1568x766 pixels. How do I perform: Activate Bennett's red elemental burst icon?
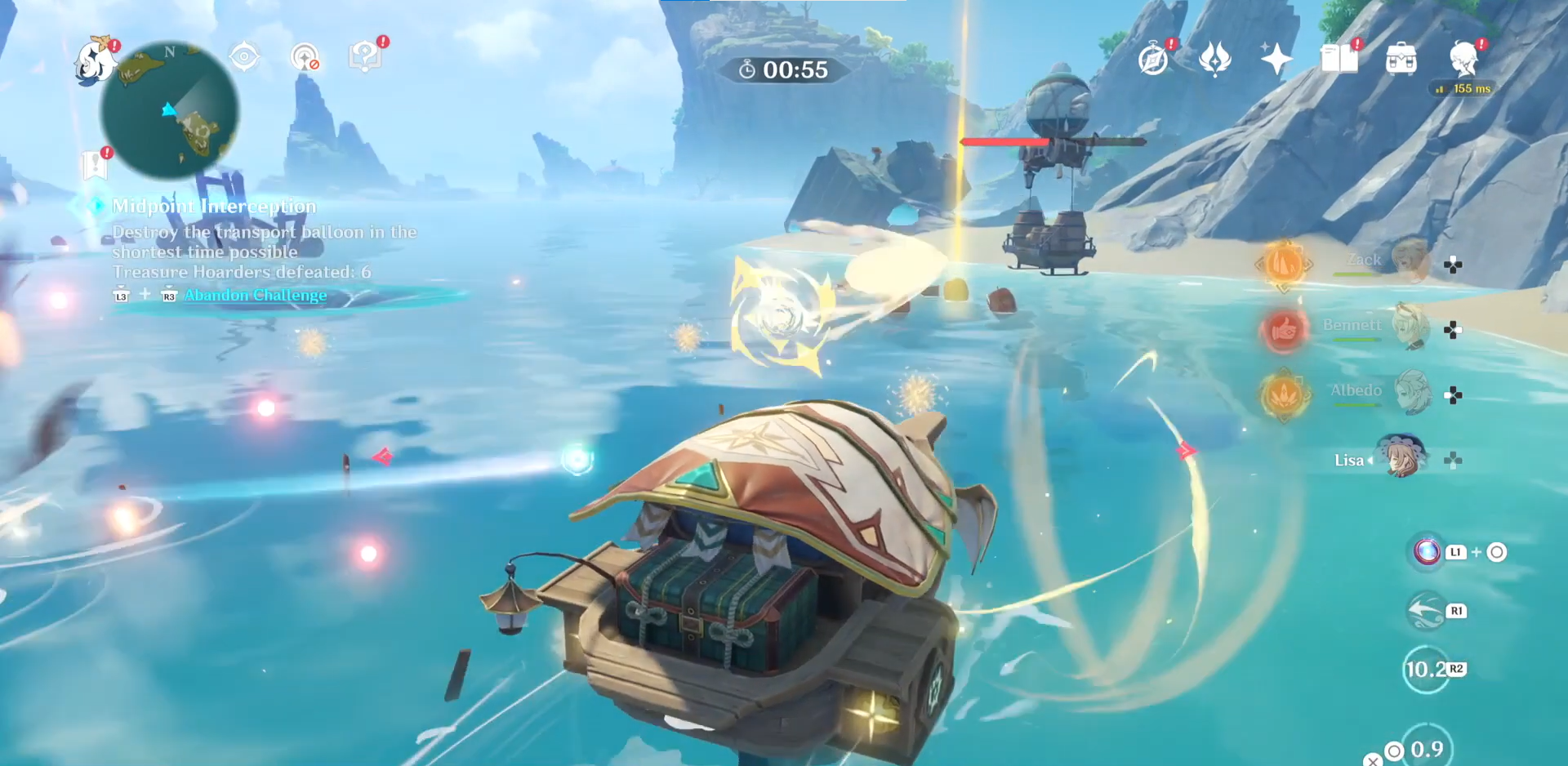pyautogui.click(x=1283, y=330)
